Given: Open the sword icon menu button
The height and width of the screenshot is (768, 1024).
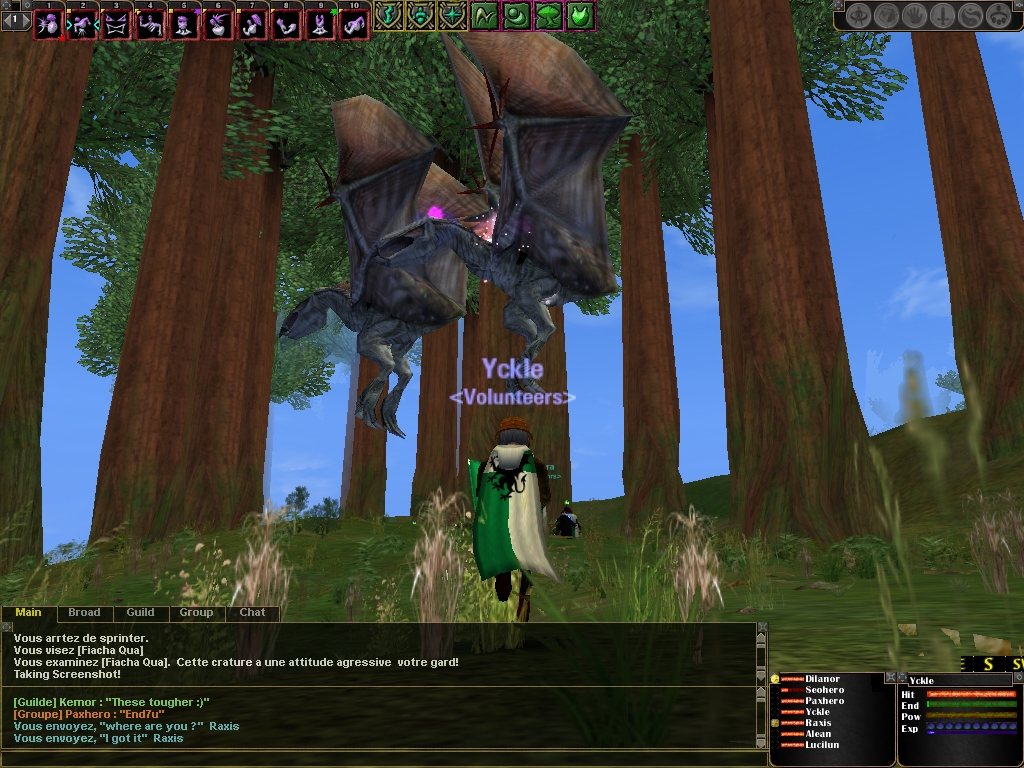Looking at the screenshot, I should tap(942, 15).
